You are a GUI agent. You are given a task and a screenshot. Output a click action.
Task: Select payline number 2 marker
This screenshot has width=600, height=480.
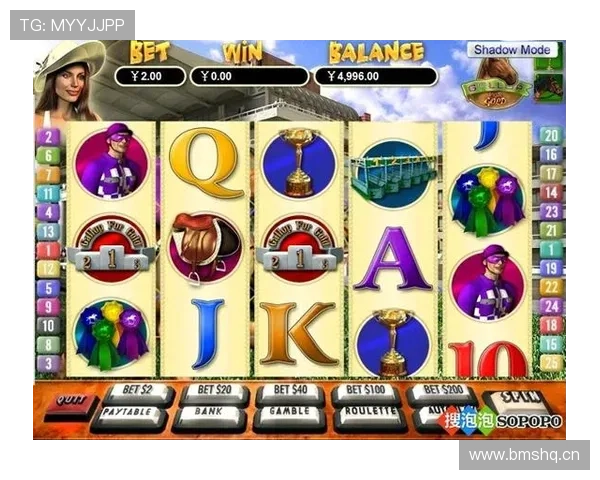coord(48,137)
